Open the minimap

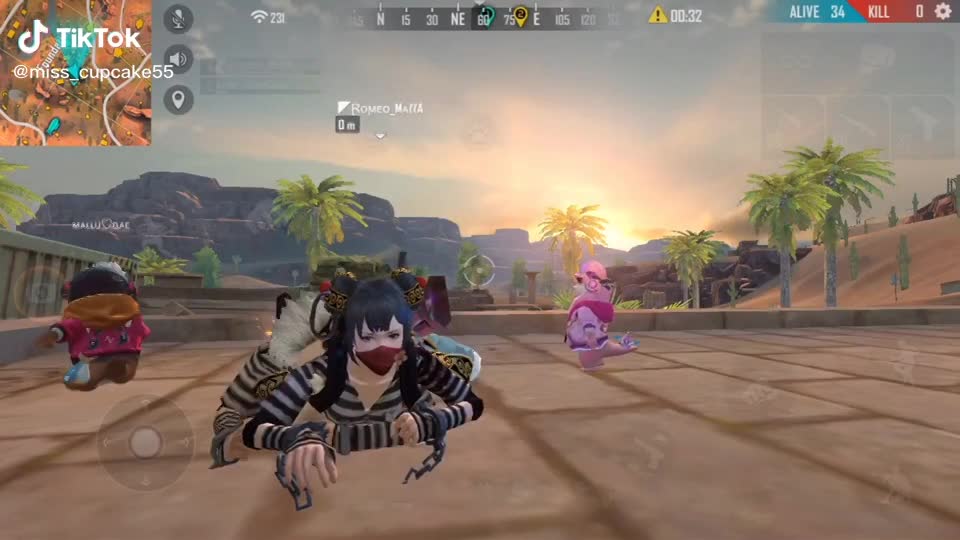pyautogui.click(x=76, y=73)
